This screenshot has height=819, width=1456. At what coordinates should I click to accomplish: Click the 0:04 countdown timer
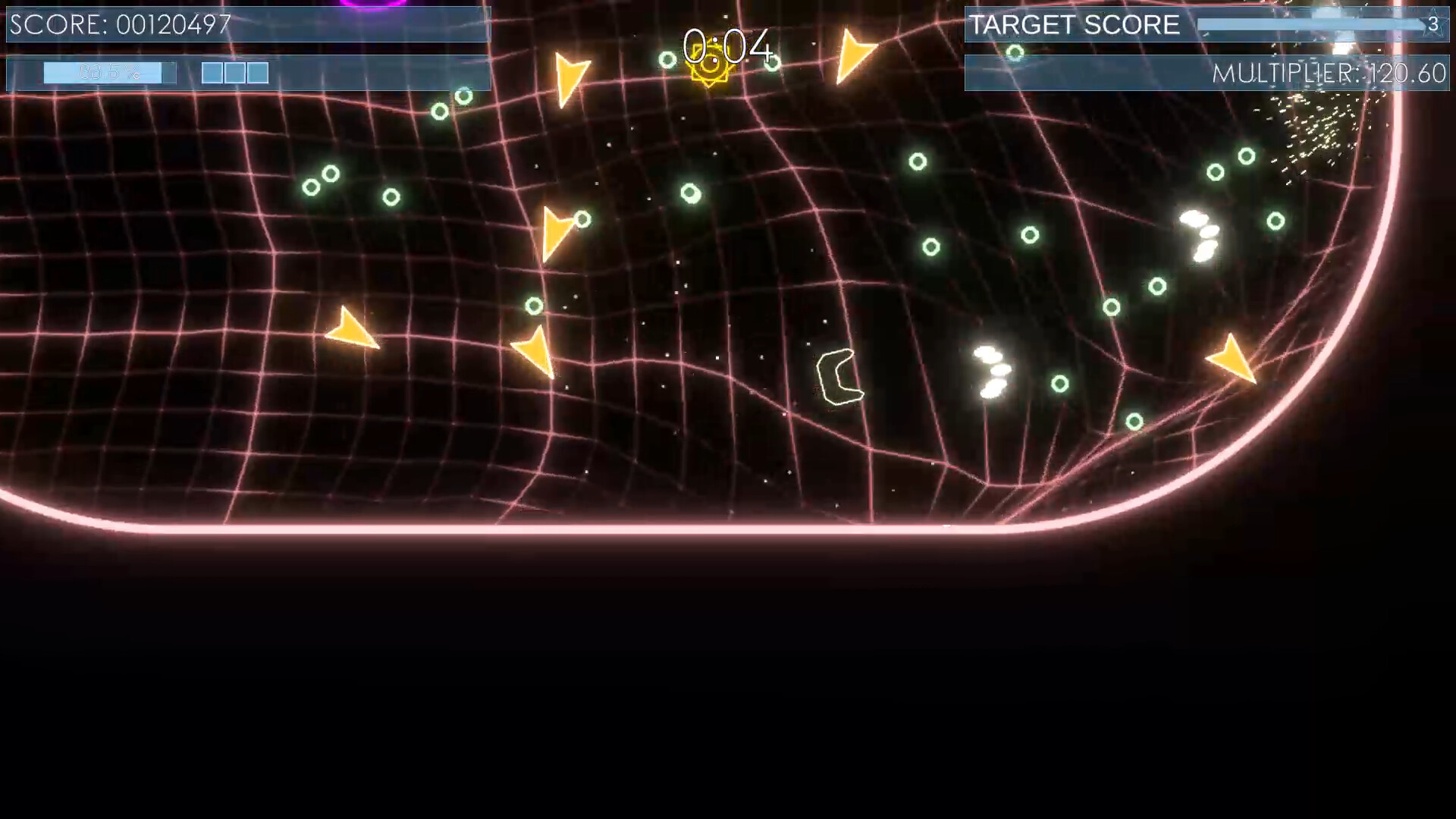(x=729, y=47)
